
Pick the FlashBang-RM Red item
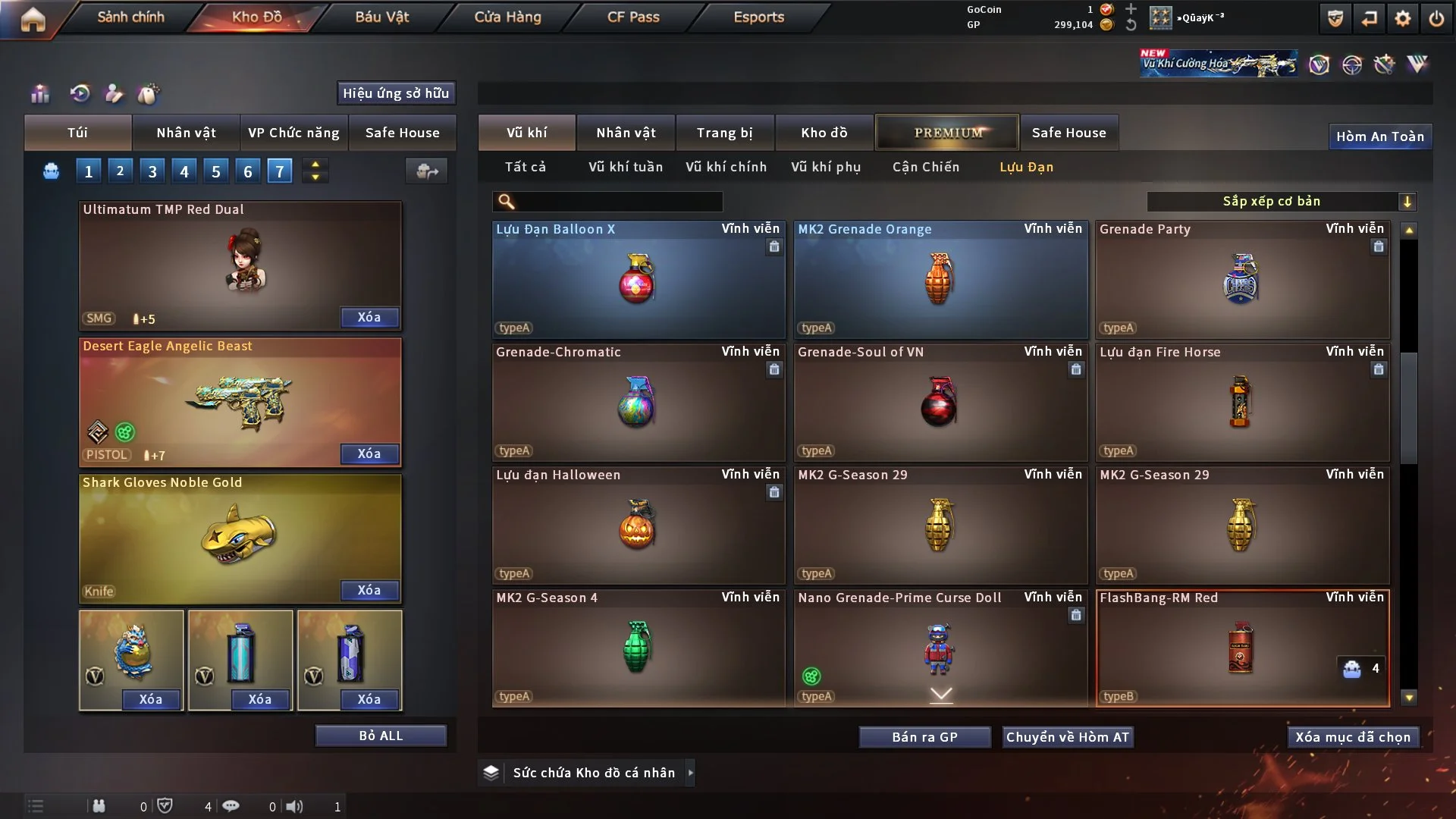coord(1241,648)
